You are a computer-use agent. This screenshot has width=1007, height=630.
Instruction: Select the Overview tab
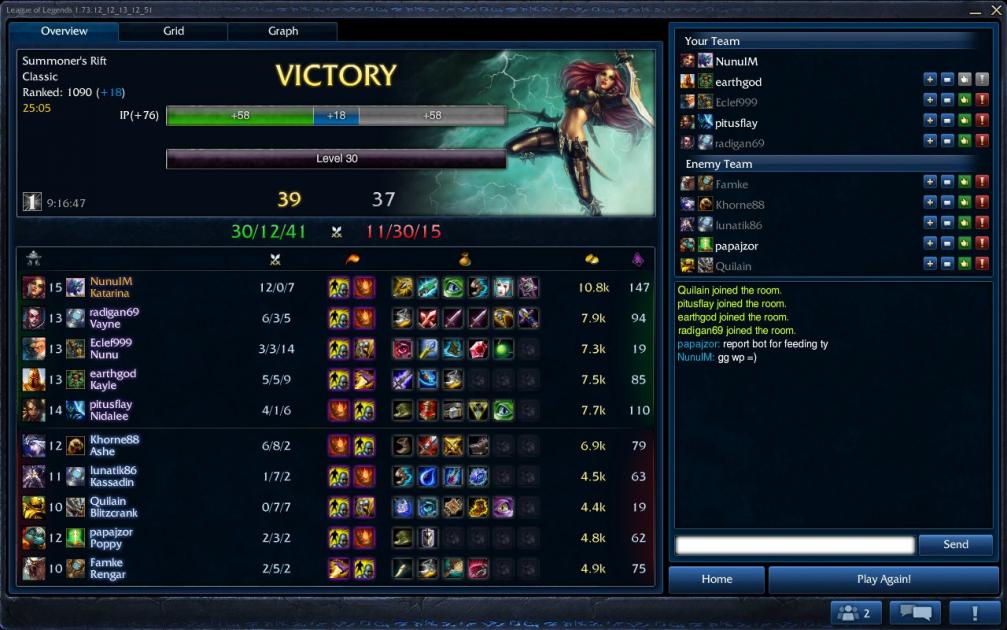[64, 31]
